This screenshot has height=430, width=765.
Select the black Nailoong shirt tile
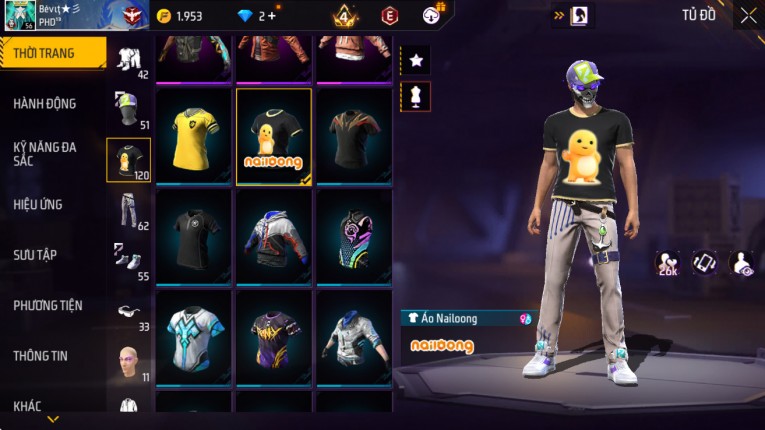coord(274,137)
